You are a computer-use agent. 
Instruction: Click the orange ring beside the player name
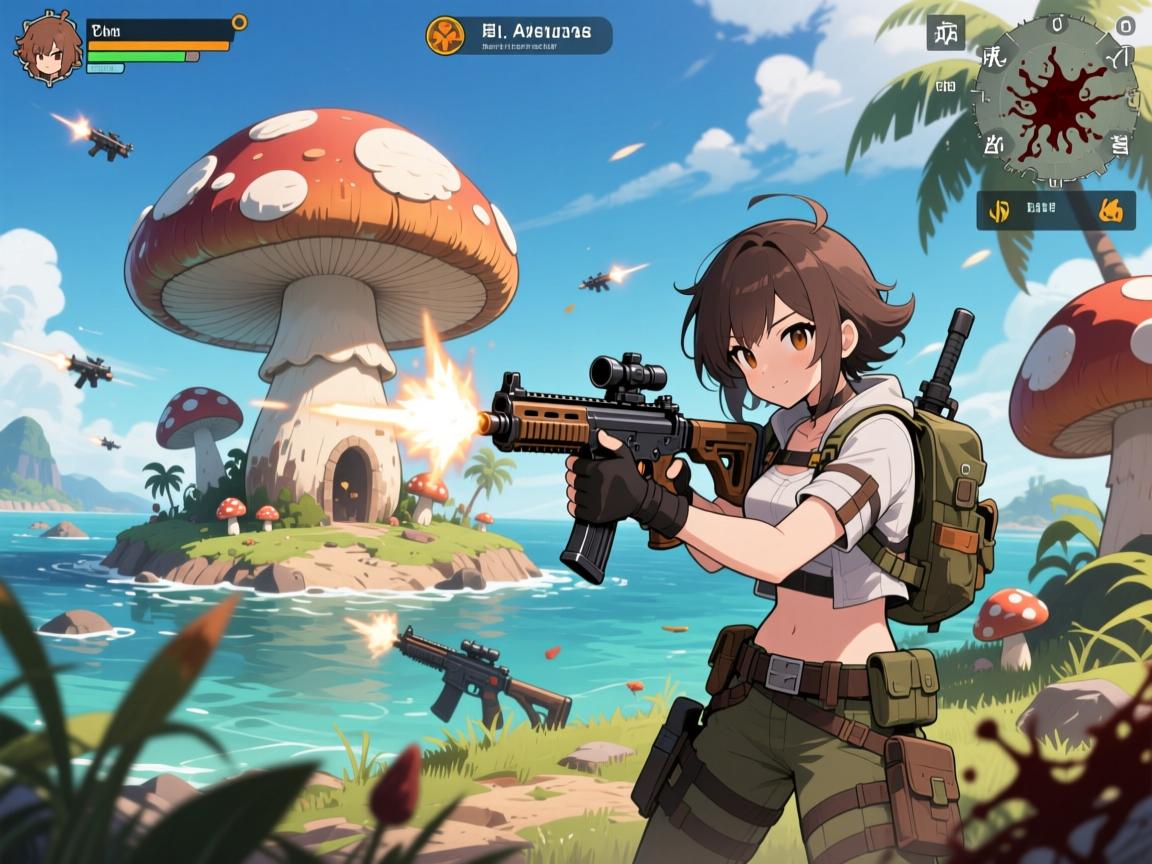click(x=239, y=22)
